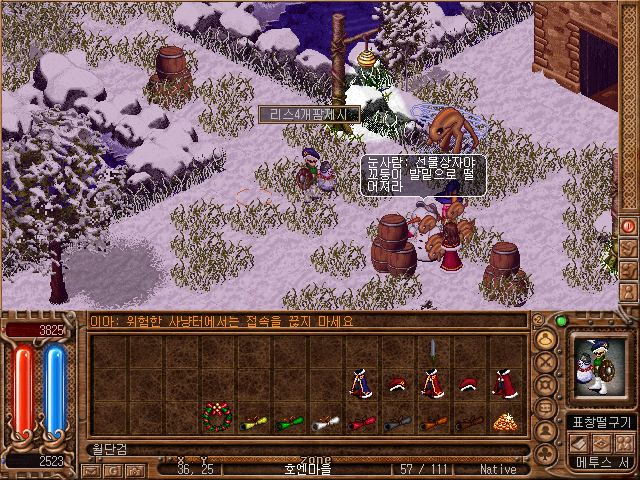
Task: Click the chat message line
Action: pyautogui.click(x=222, y=322)
